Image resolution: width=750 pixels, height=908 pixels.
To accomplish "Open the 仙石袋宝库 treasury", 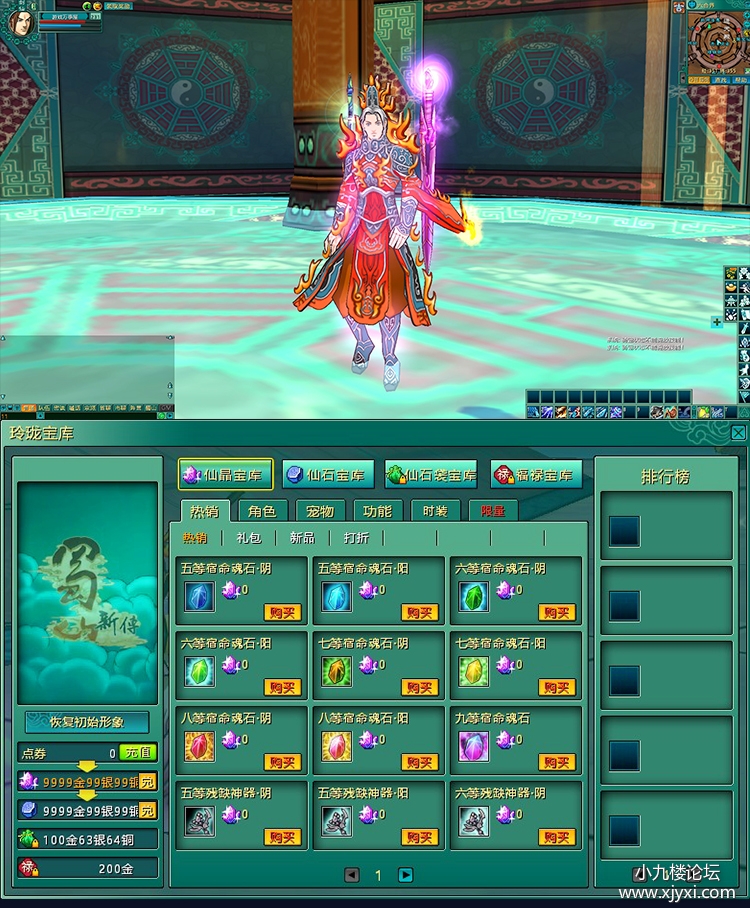I will pos(431,475).
